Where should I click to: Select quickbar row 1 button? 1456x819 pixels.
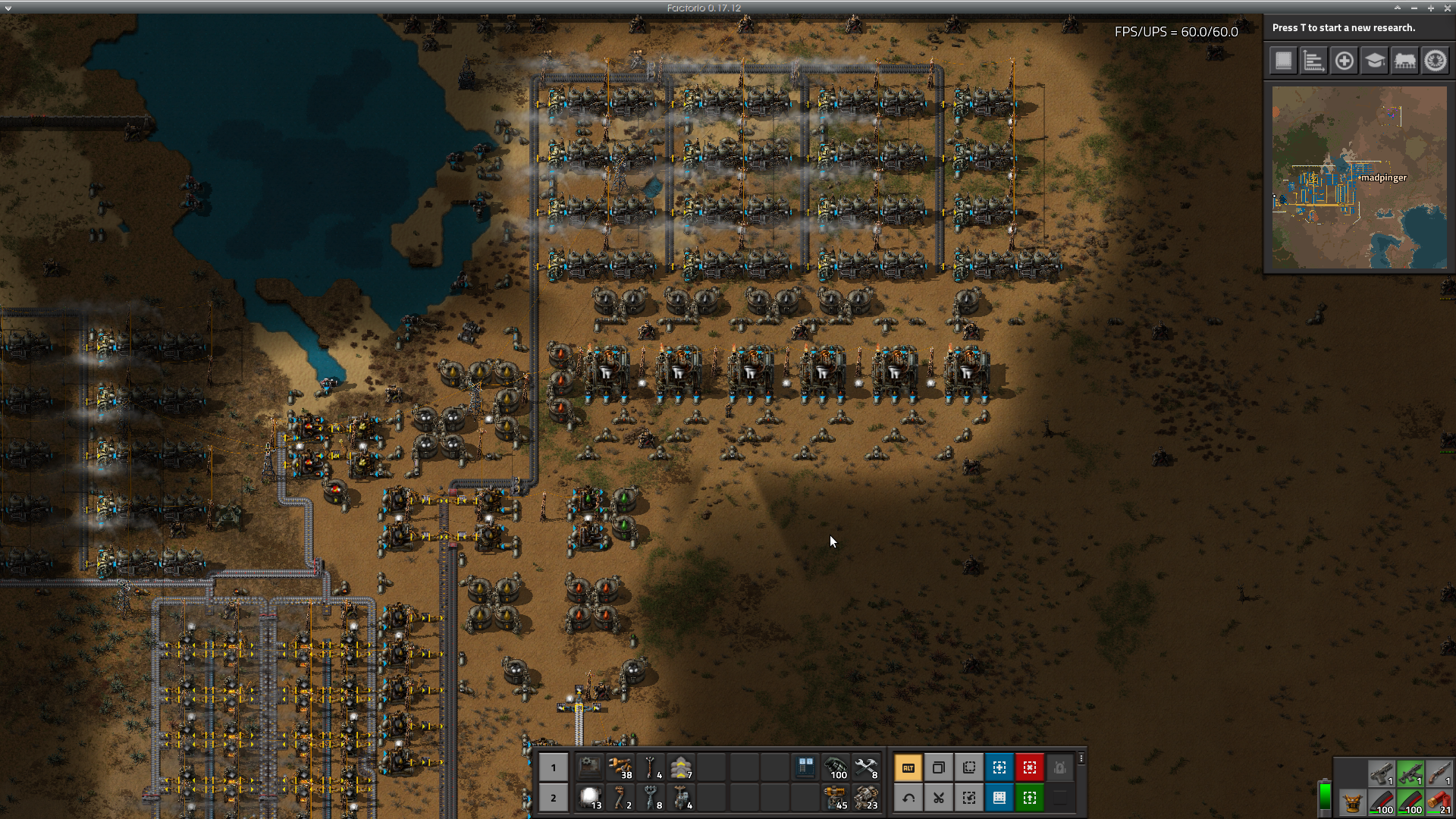pyautogui.click(x=554, y=767)
